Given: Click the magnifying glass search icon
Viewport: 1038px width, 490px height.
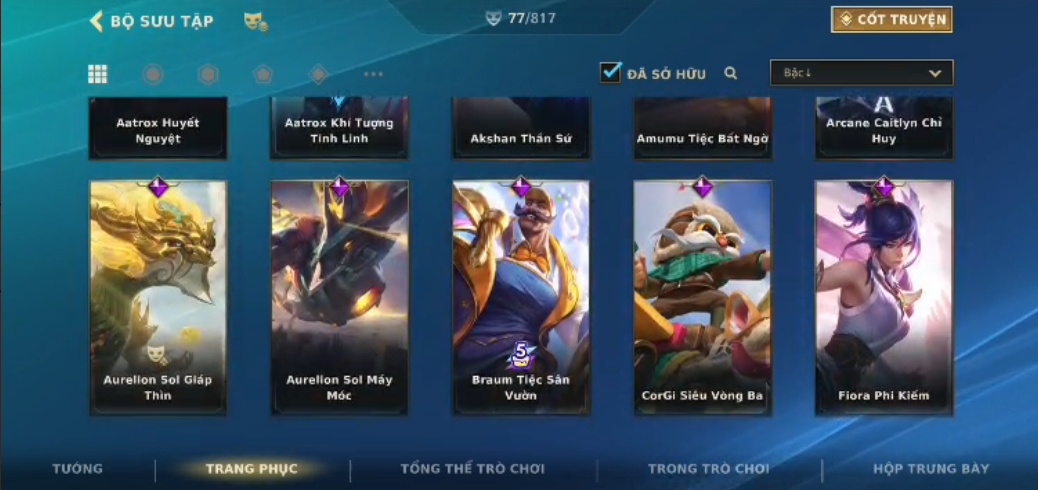Looking at the screenshot, I should [731, 73].
